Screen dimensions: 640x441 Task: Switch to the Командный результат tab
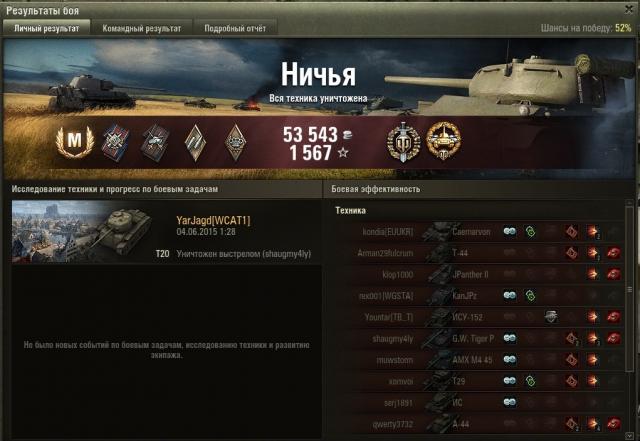click(142, 29)
